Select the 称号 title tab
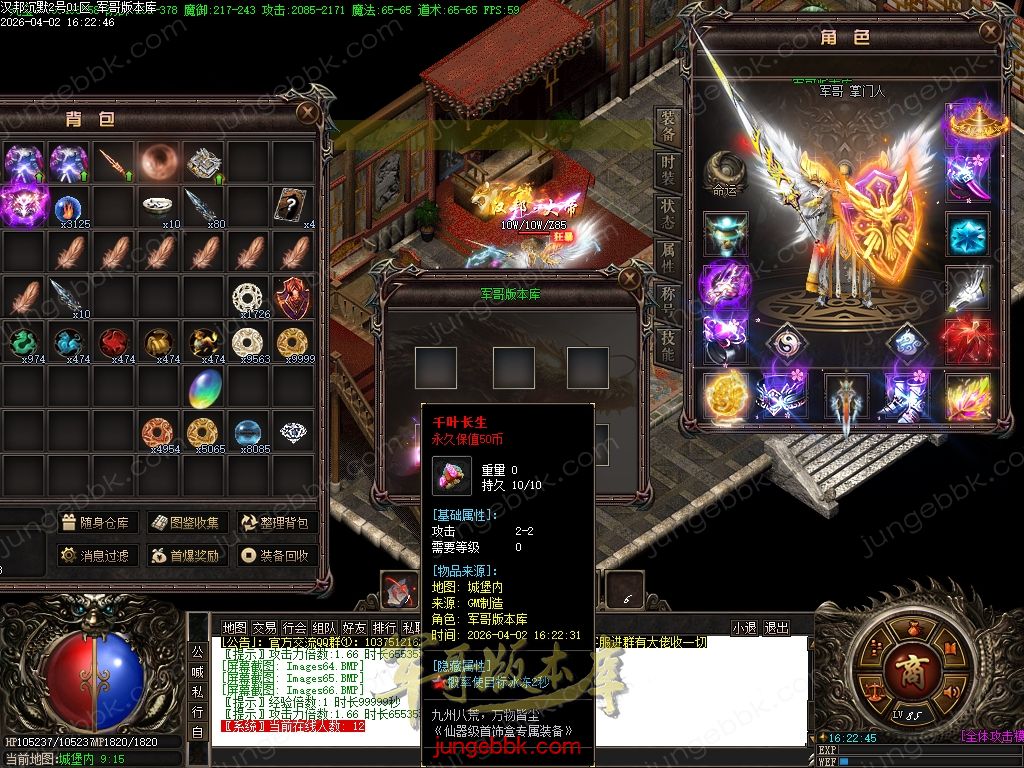The height and width of the screenshot is (768, 1024). 668,301
